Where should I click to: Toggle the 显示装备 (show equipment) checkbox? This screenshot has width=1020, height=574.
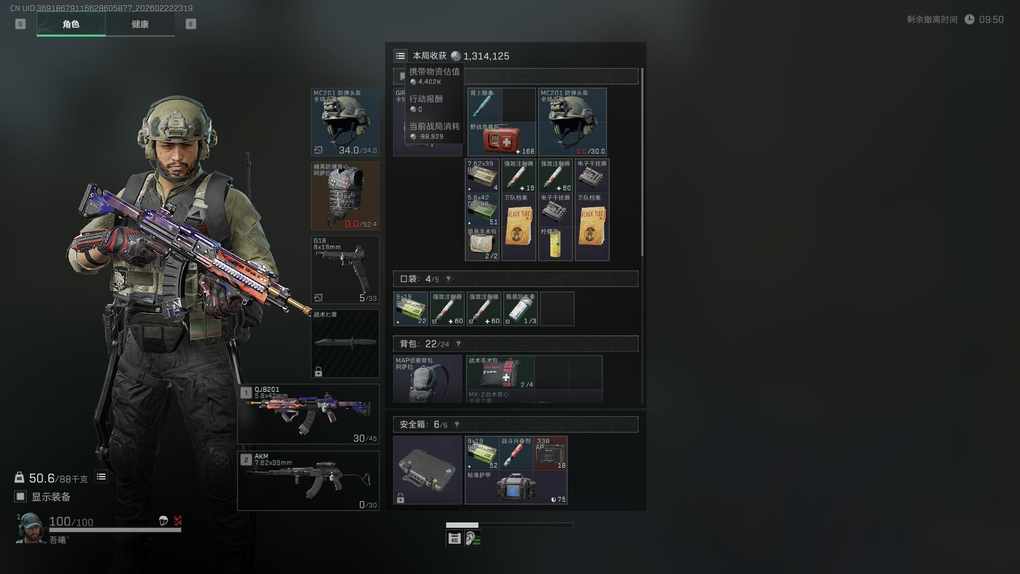(x=20, y=496)
